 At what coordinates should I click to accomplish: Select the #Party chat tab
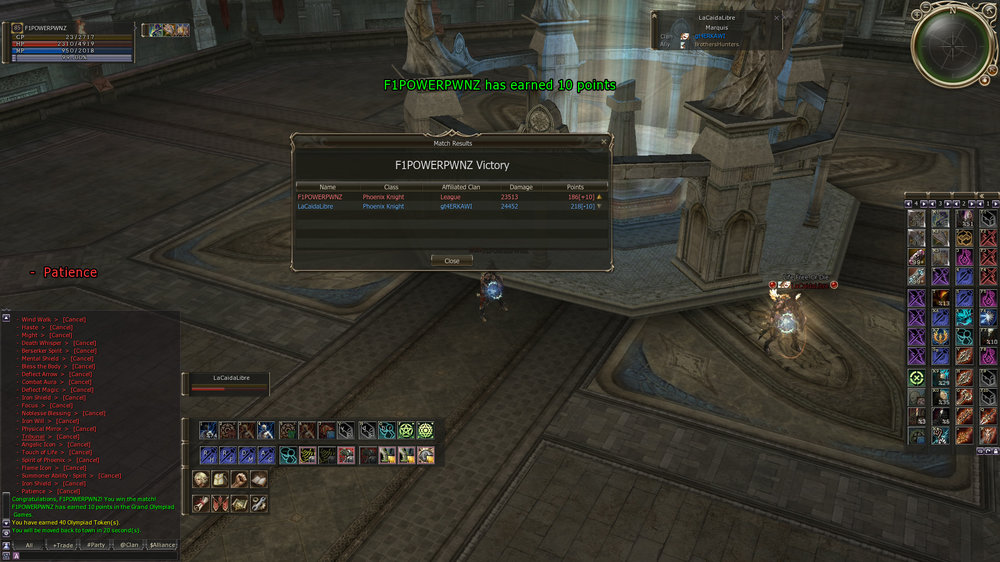point(96,545)
